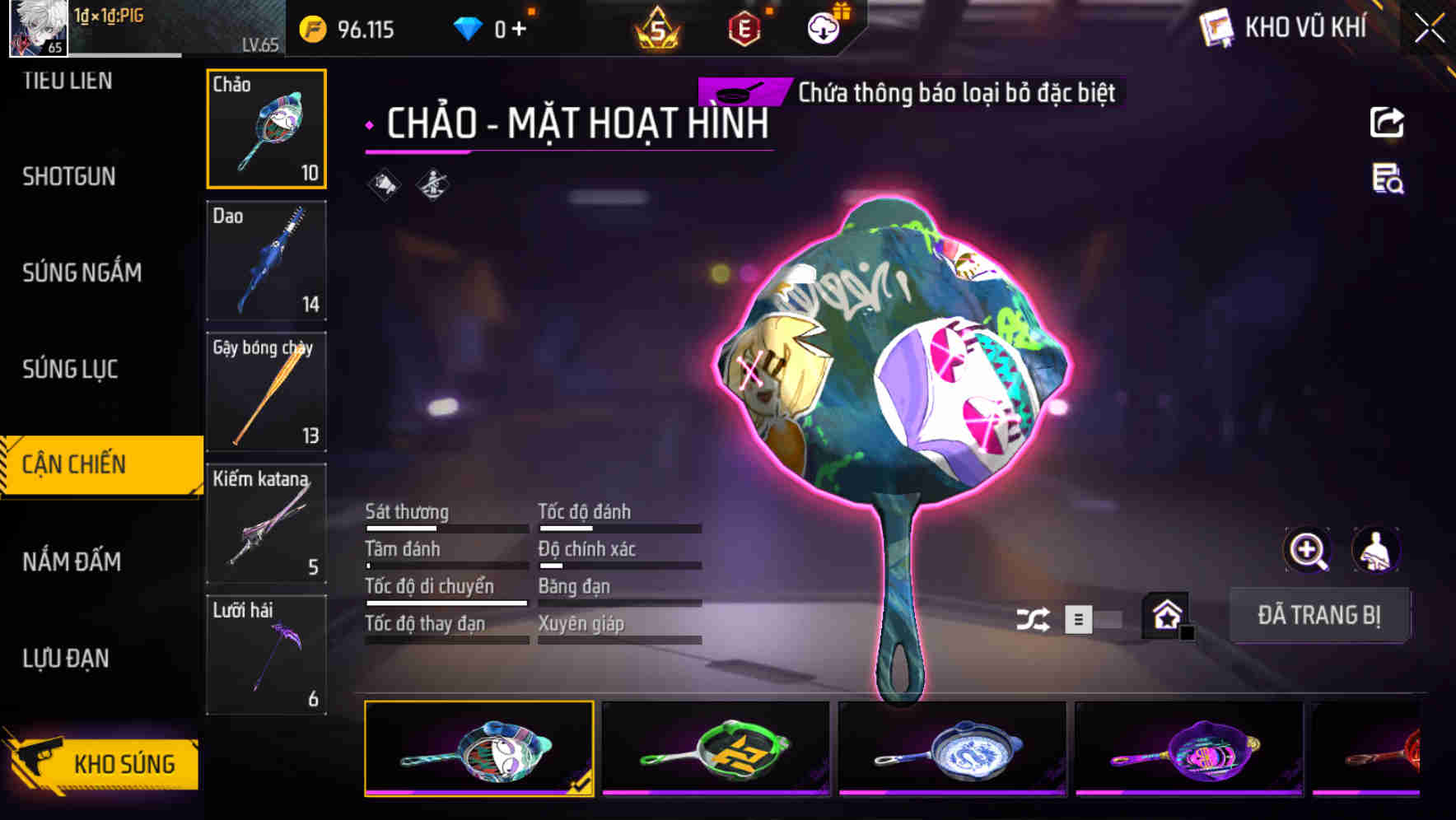Expand the Chảo category showing 10 items
This screenshot has height=820, width=1456.
266,128
